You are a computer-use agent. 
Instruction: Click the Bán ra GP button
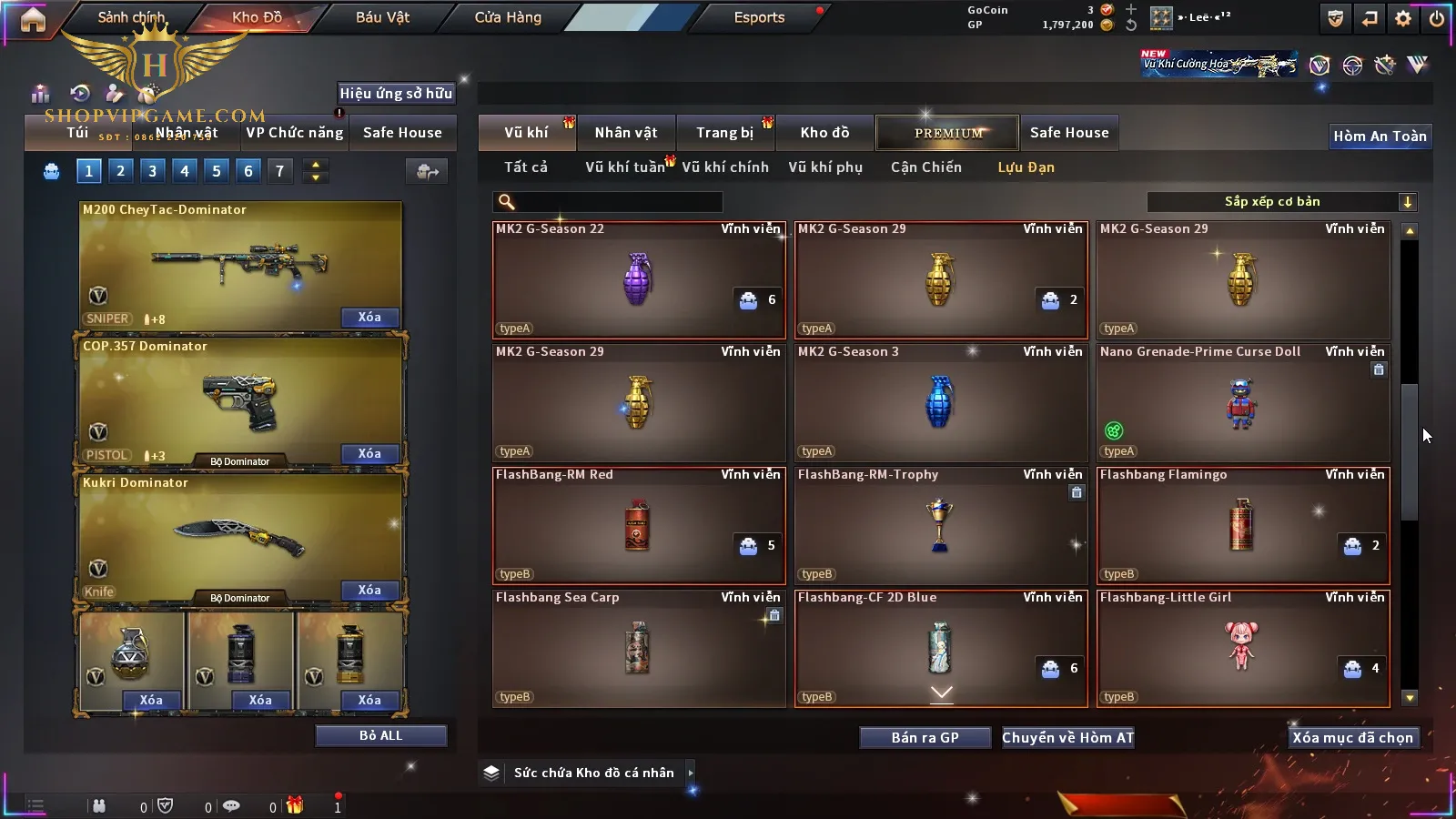(x=925, y=738)
